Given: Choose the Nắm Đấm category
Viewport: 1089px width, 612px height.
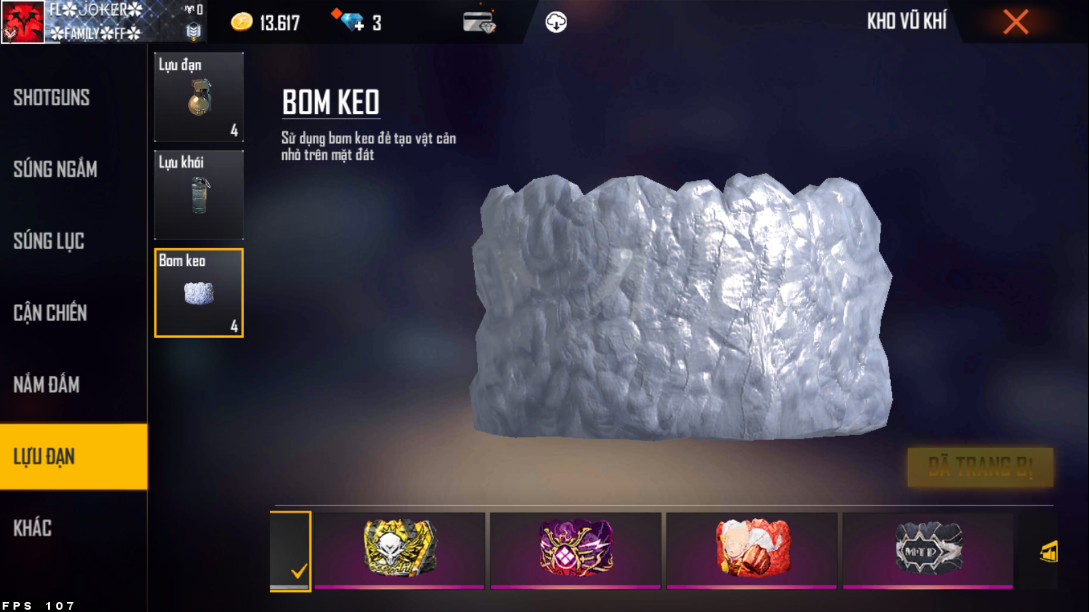Looking at the screenshot, I should click(47, 385).
